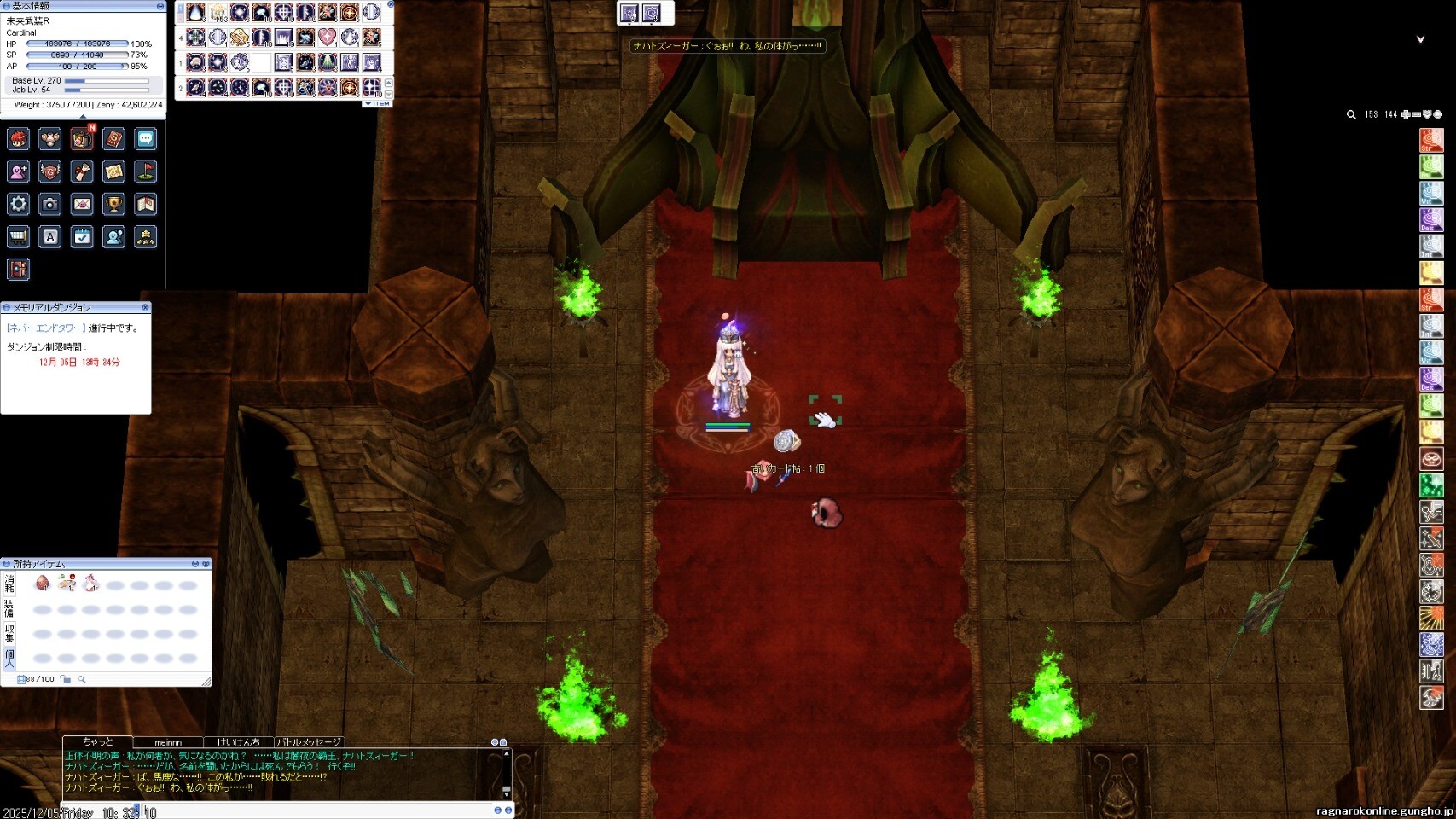Open the speech bubble chat icon
1456x819 pixels.
(146, 139)
